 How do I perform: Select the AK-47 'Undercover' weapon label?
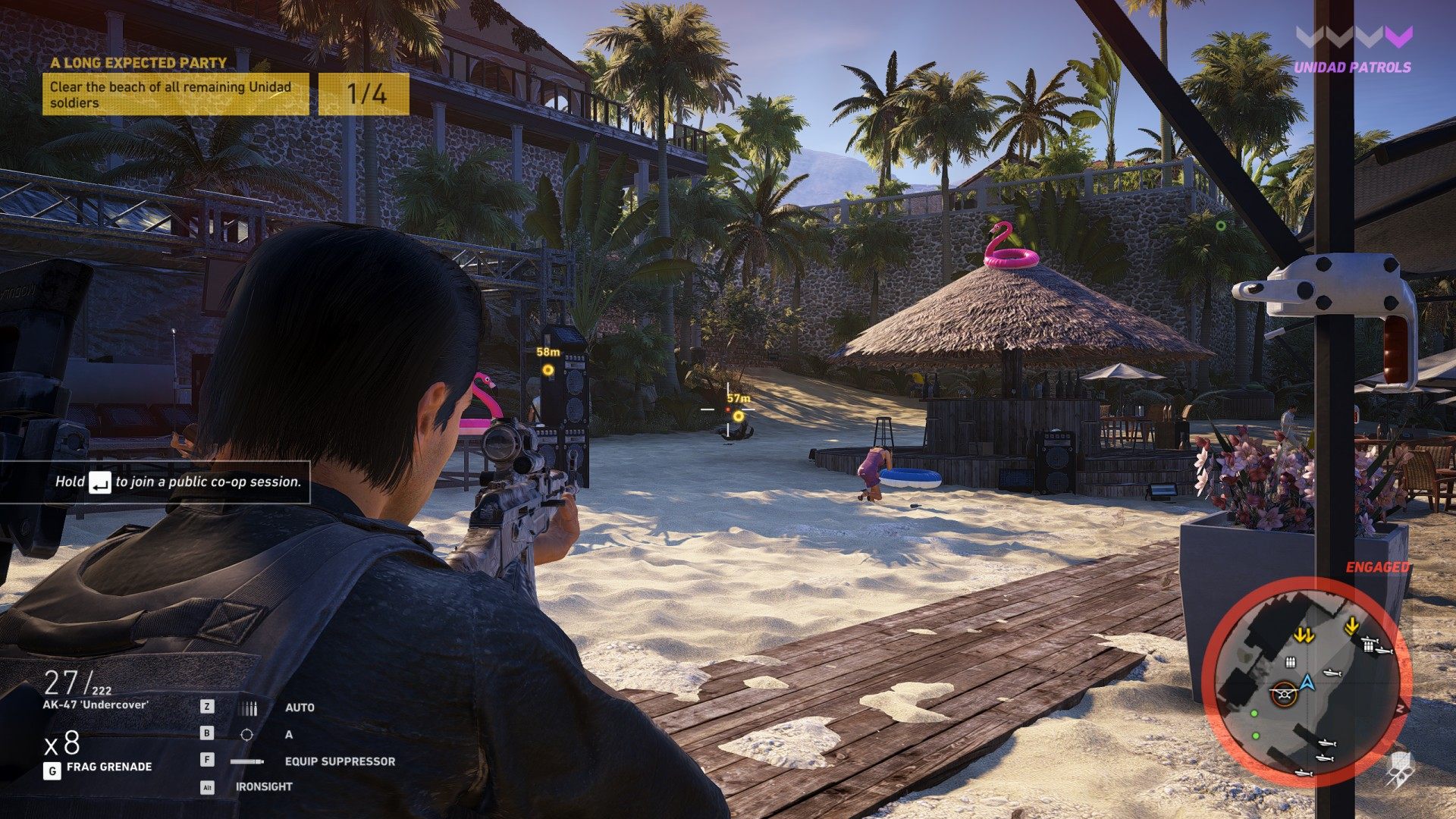click(x=96, y=704)
